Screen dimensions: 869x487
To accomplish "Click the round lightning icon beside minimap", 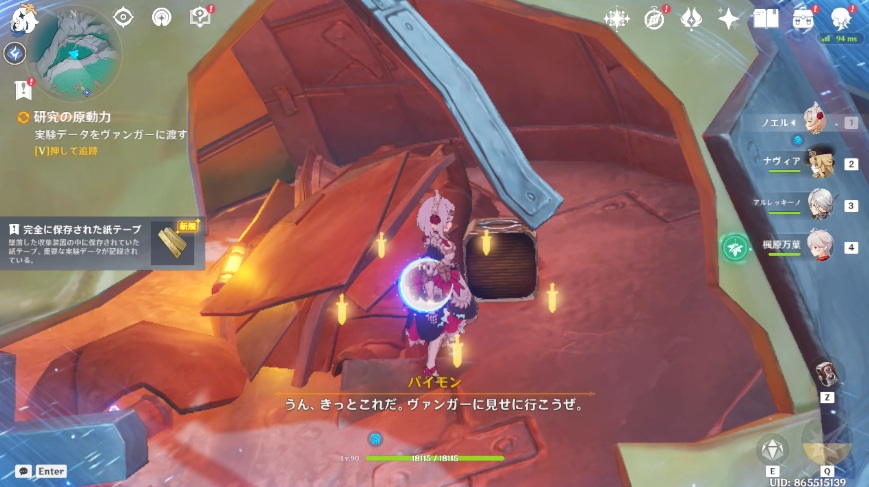I will (14, 53).
